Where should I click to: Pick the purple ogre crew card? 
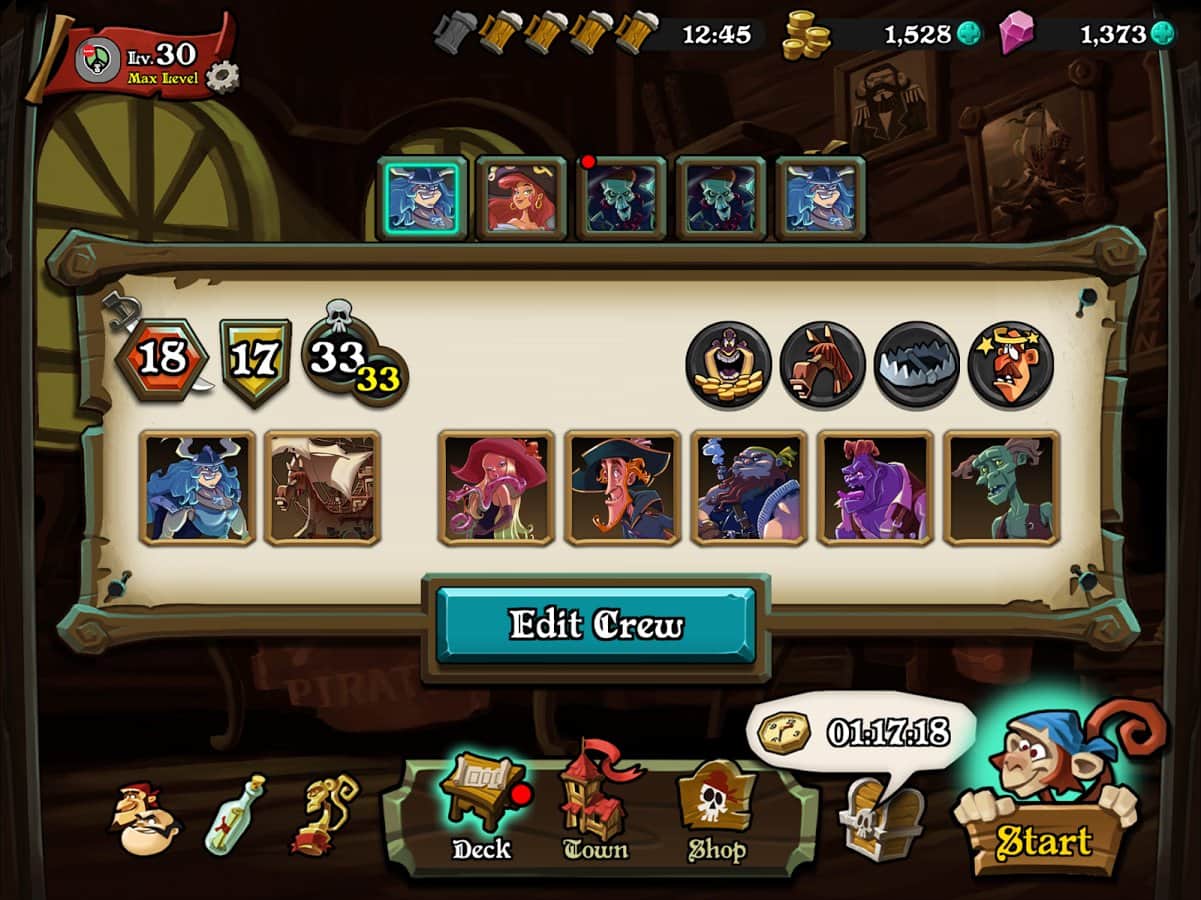[875, 488]
